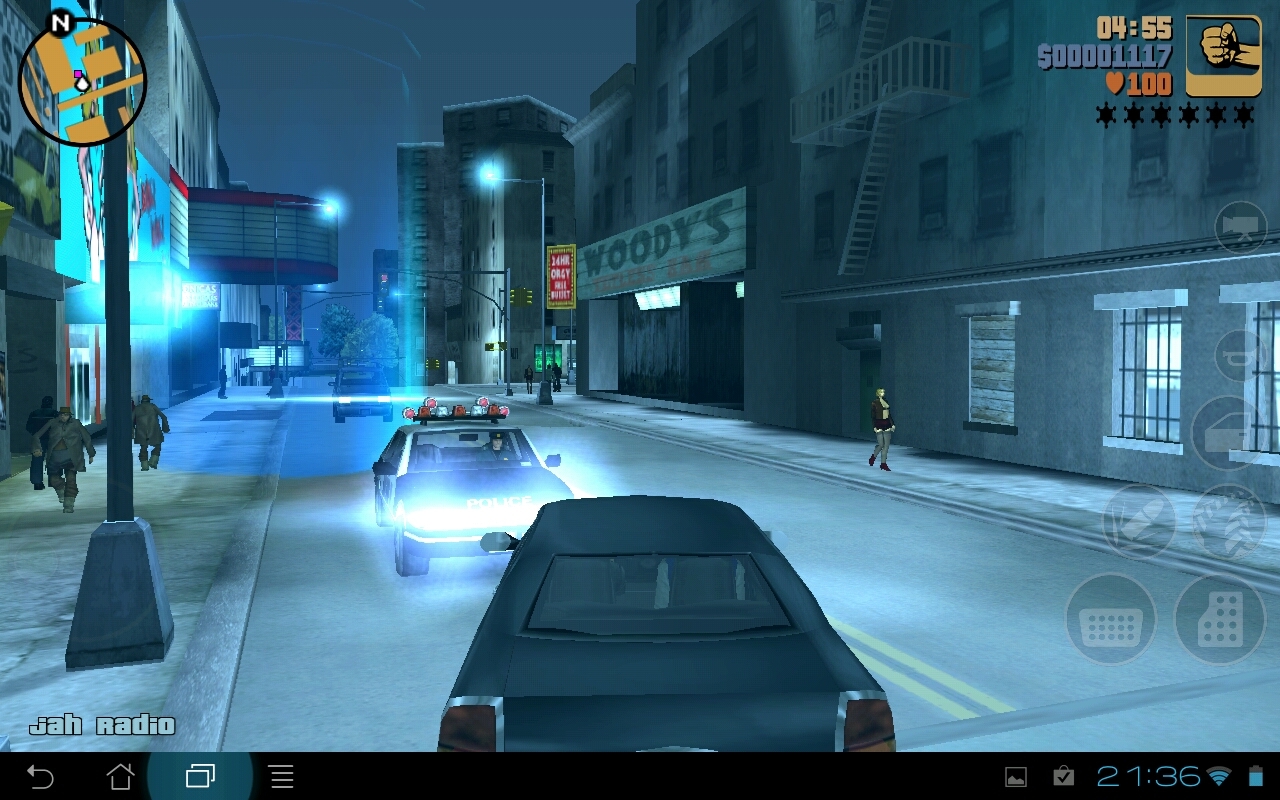Tap the download complete checkmark in system tray
1280x800 pixels.
[1063, 775]
